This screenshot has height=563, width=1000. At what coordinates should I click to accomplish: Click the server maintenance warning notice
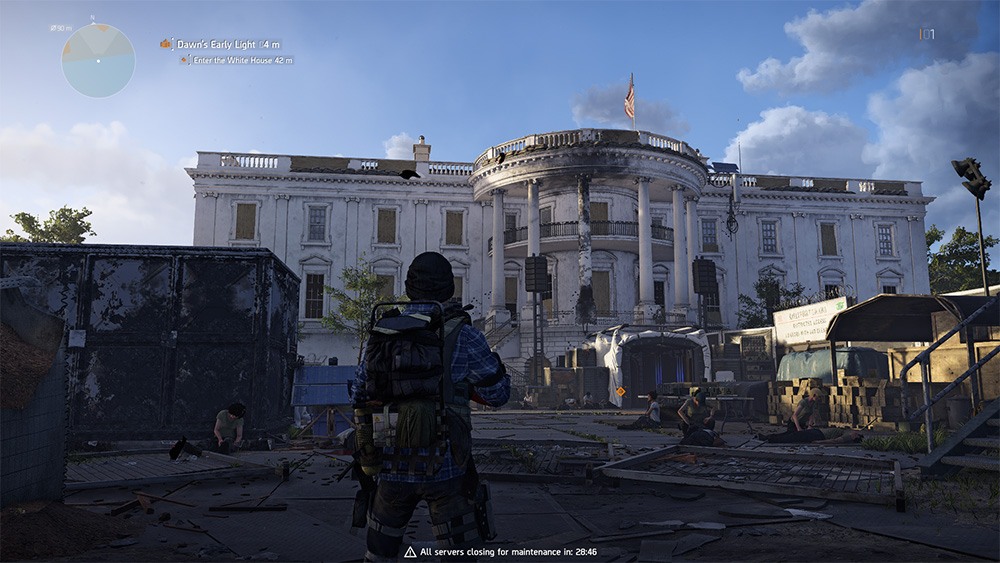pos(499,552)
